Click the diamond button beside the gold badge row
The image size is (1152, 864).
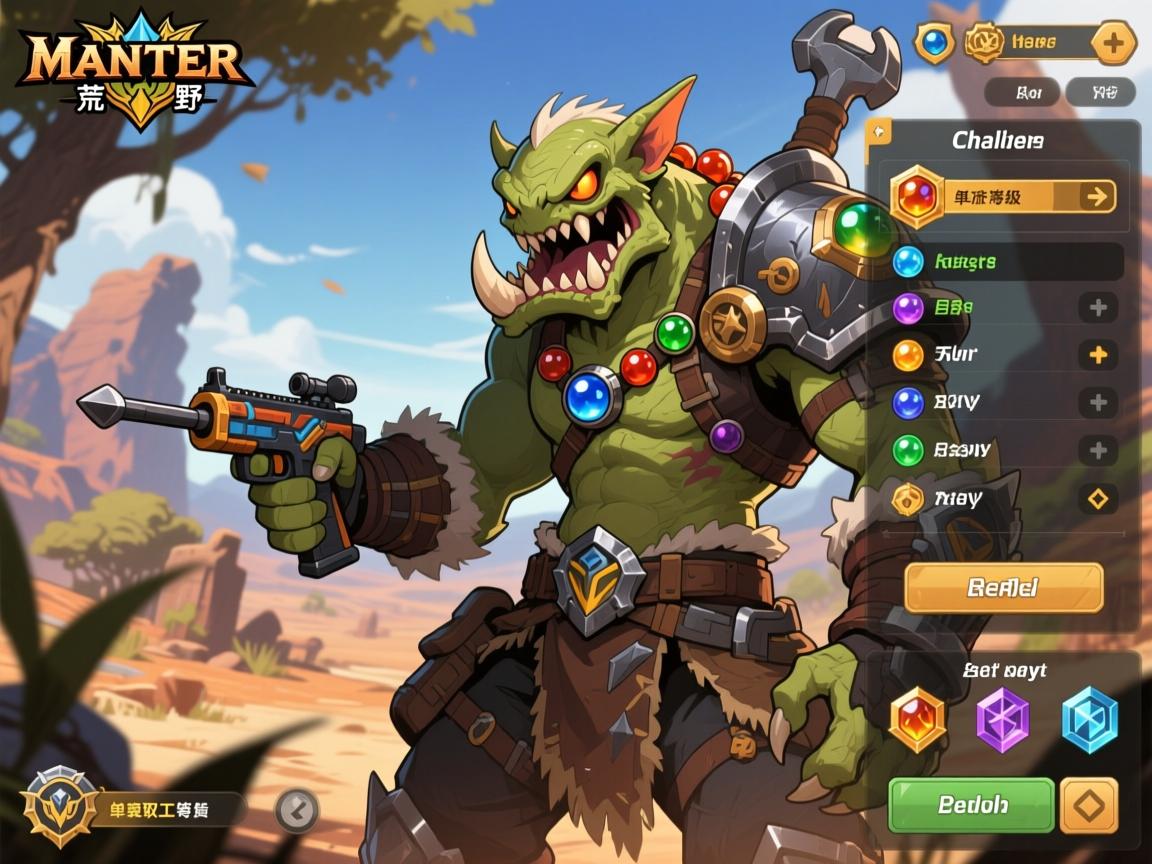tap(1097, 497)
